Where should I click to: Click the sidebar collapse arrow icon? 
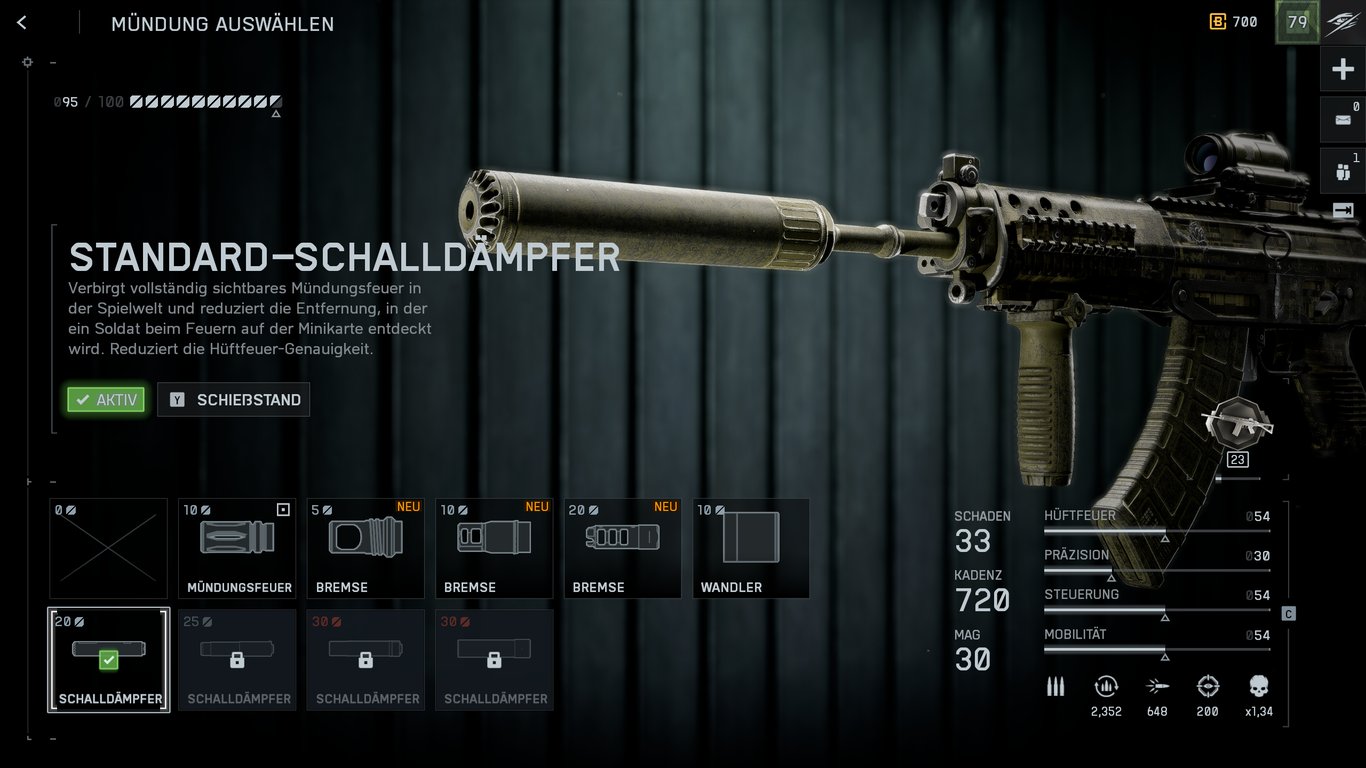pyautogui.click(x=1345, y=210)
